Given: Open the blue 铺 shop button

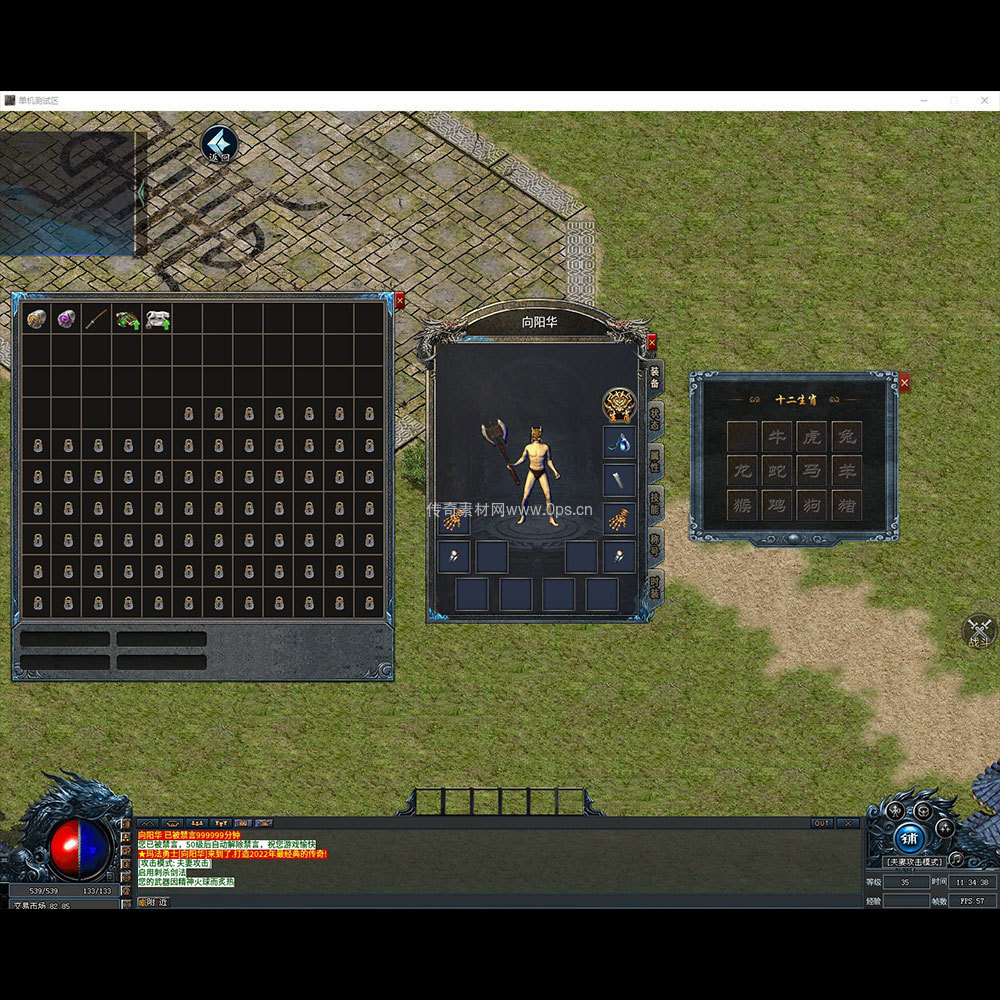Looking at the screenshot, I should pos(908,838).
